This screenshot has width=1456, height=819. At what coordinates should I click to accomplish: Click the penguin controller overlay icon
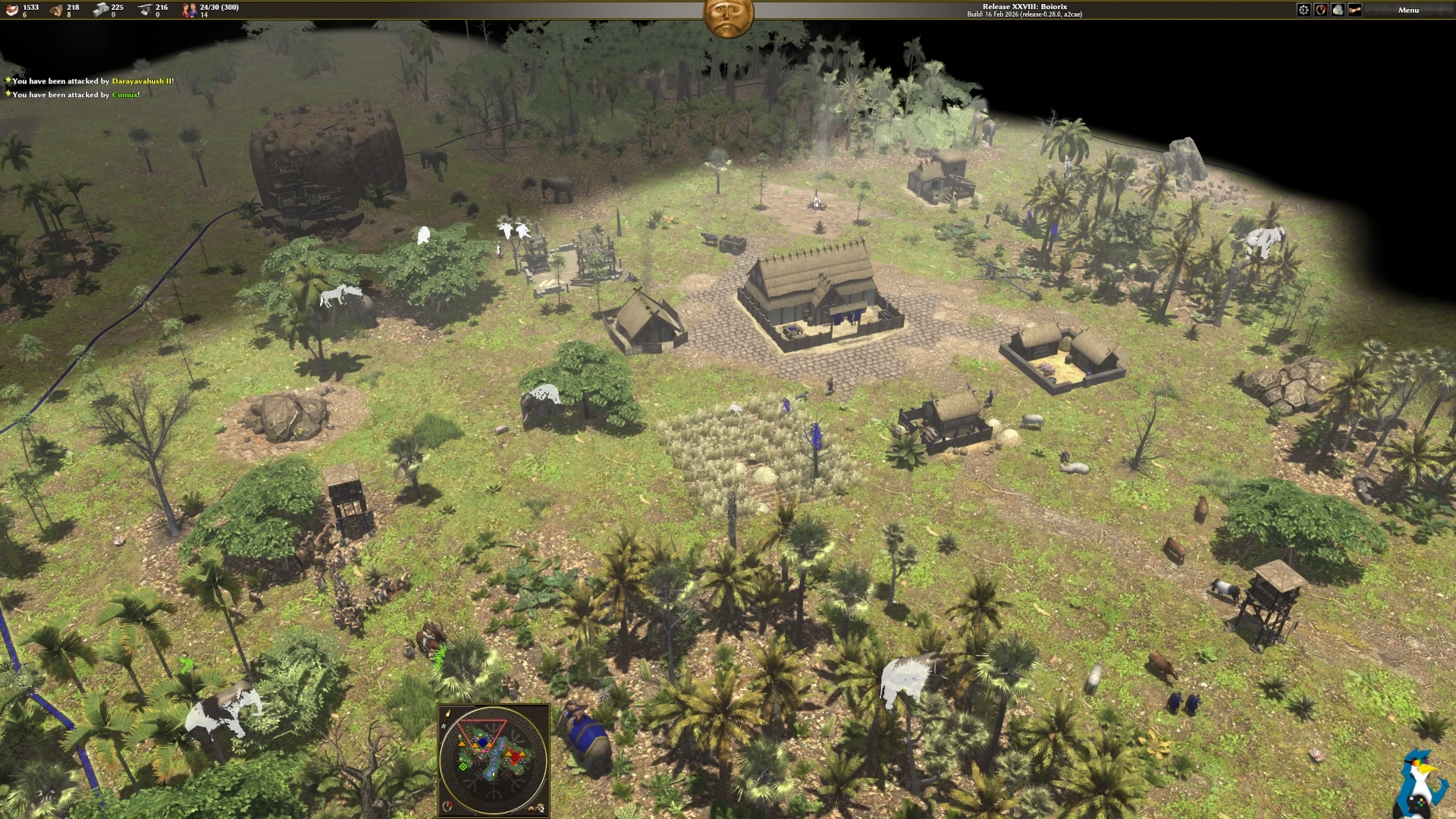coord(1420,785)
